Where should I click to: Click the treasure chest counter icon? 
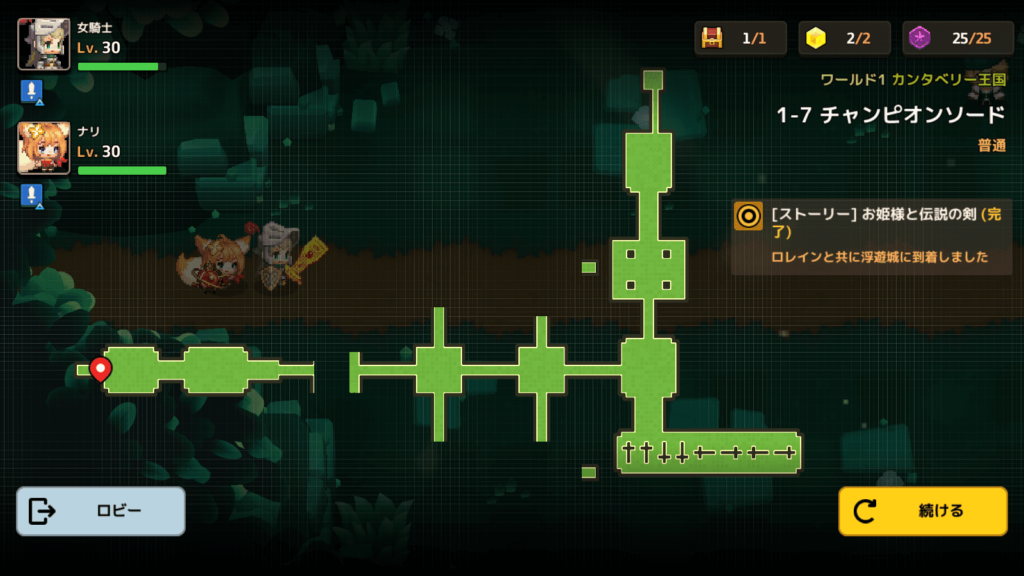pyautogui.click(x=712, y=38)
